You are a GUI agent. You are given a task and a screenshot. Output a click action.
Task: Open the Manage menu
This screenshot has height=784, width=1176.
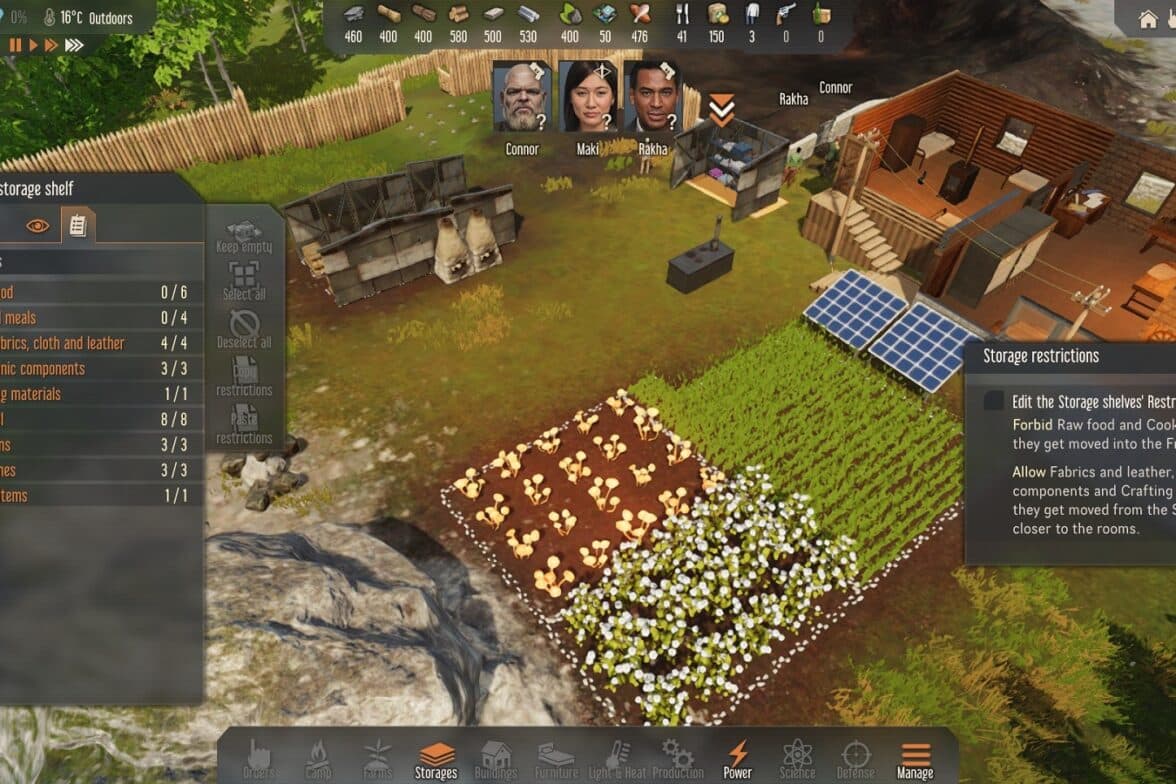tap(915, 760)
